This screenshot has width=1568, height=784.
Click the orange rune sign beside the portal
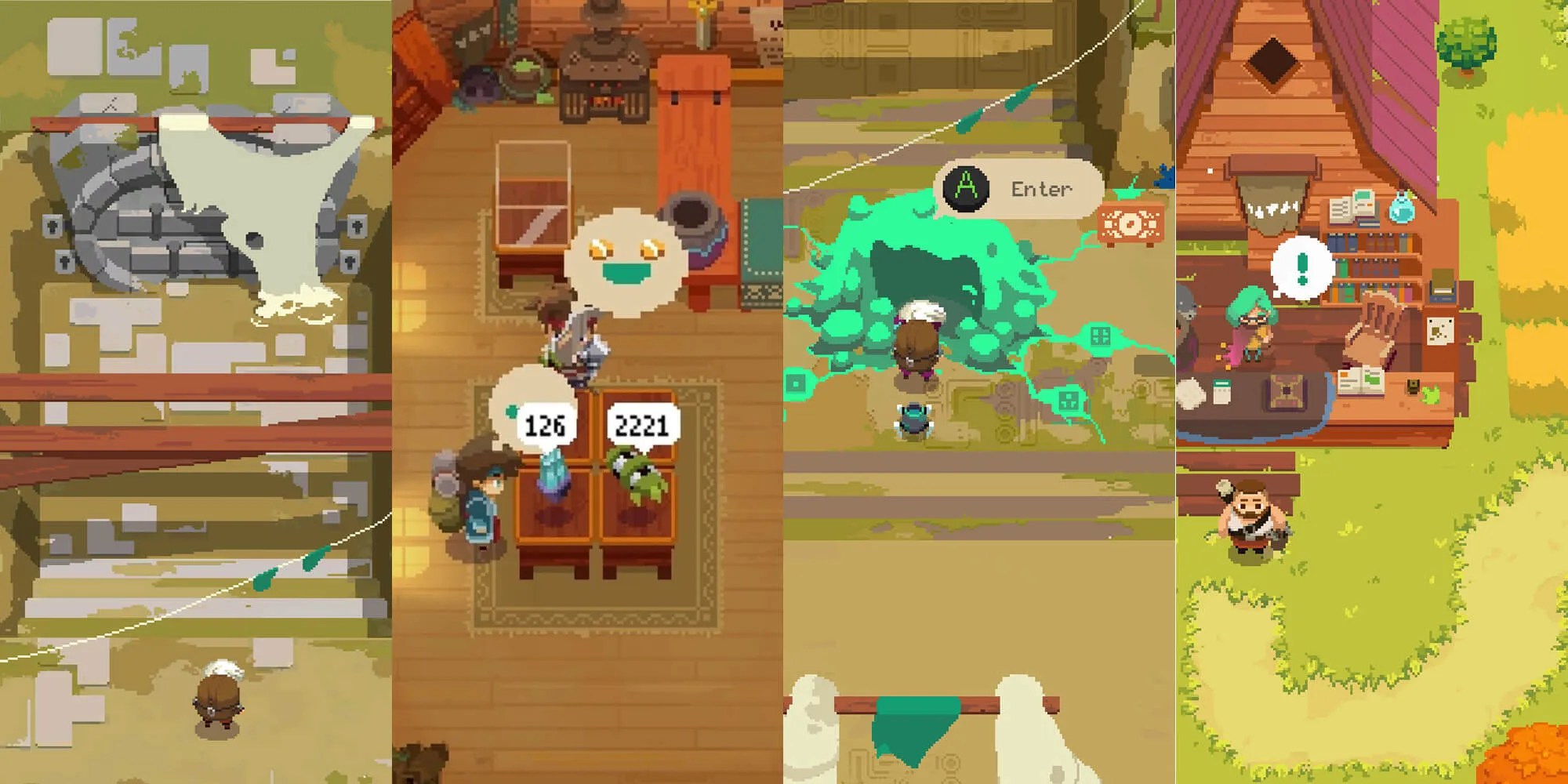1129,224
